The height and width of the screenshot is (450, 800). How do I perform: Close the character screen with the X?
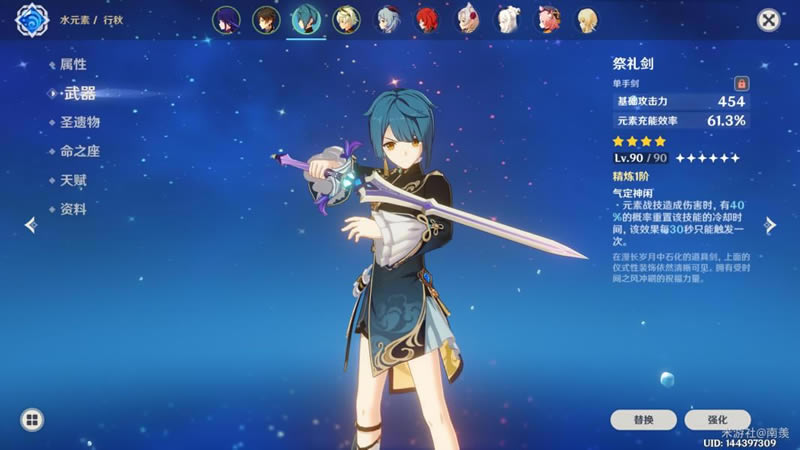[768, 20]
